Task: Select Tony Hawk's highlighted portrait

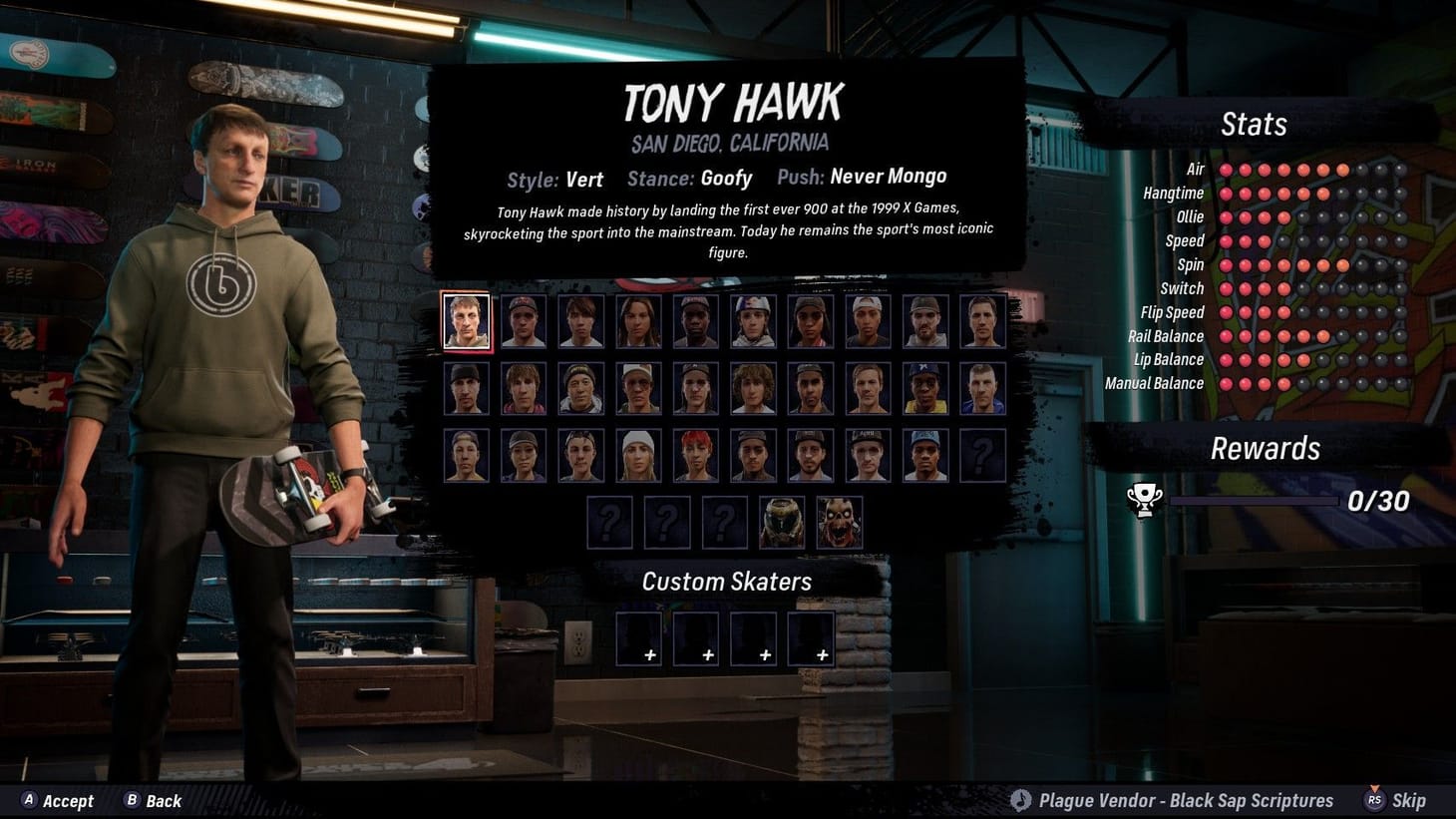Action: pos(467,319)
